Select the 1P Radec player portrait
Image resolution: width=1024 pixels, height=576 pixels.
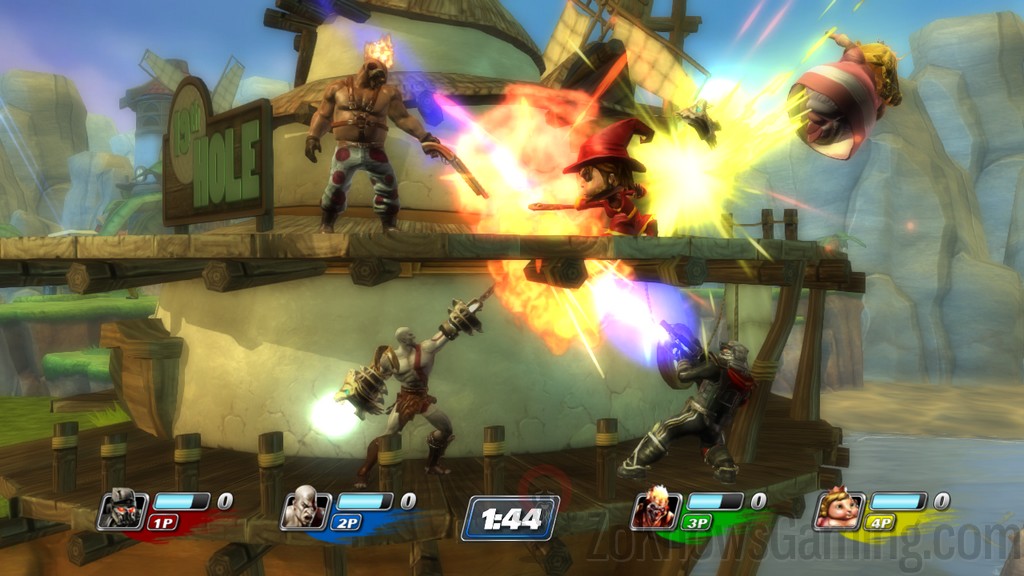[121, 511]
